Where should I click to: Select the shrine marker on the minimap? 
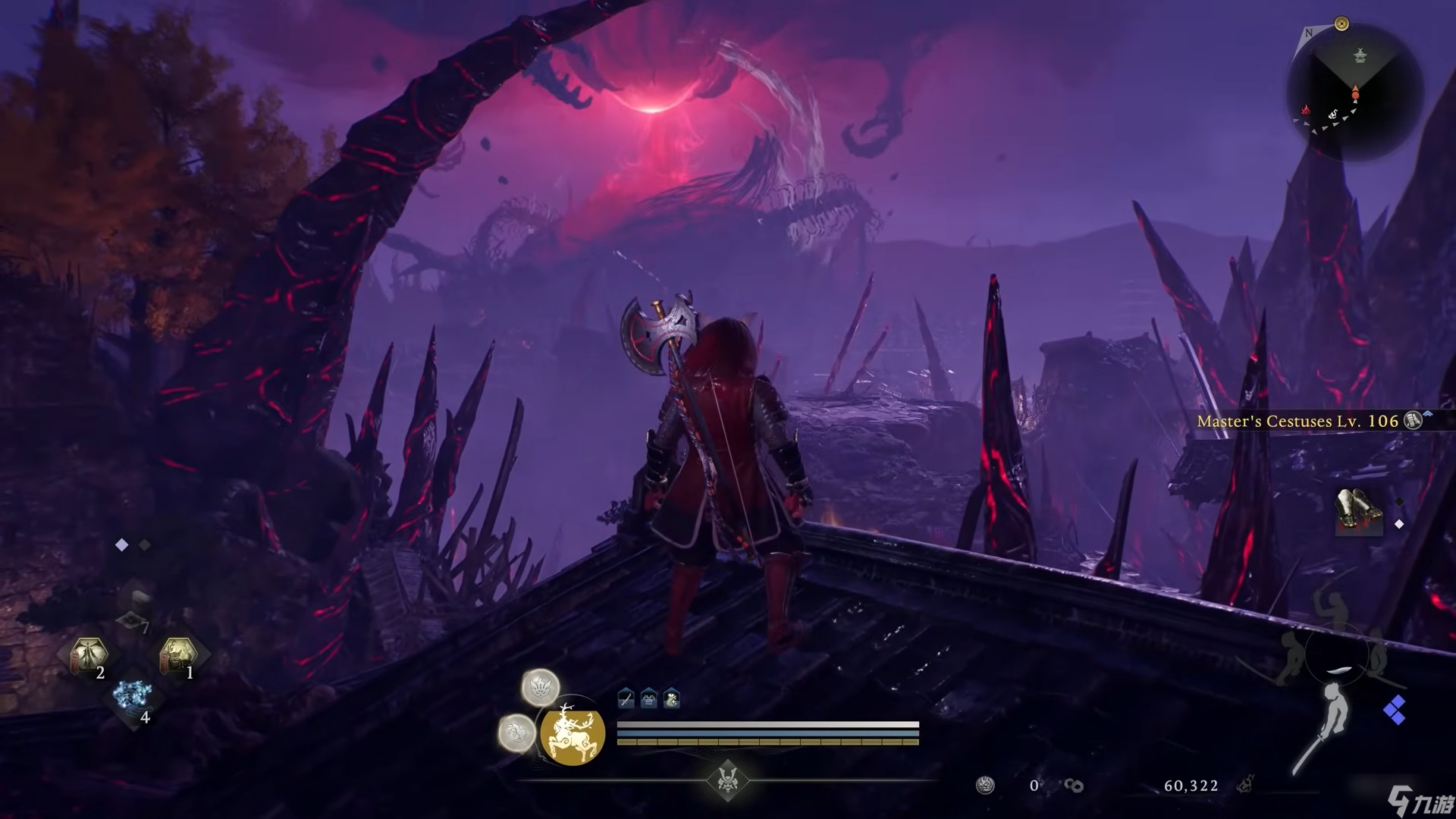pos(1360,56)
